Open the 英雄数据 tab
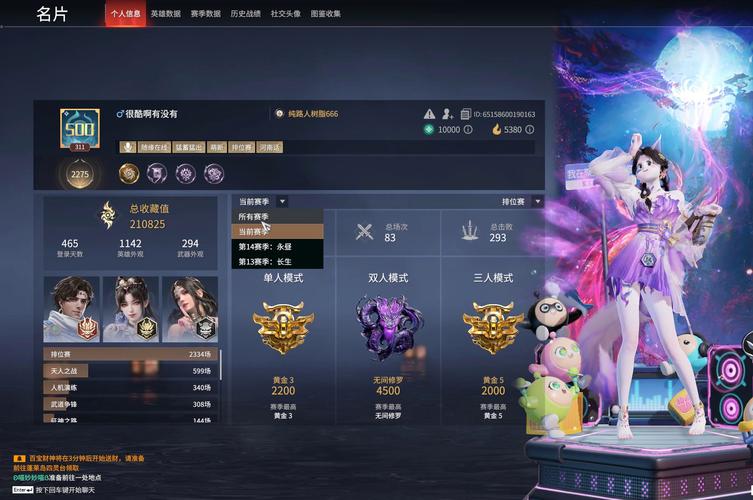 pos(166,14)
